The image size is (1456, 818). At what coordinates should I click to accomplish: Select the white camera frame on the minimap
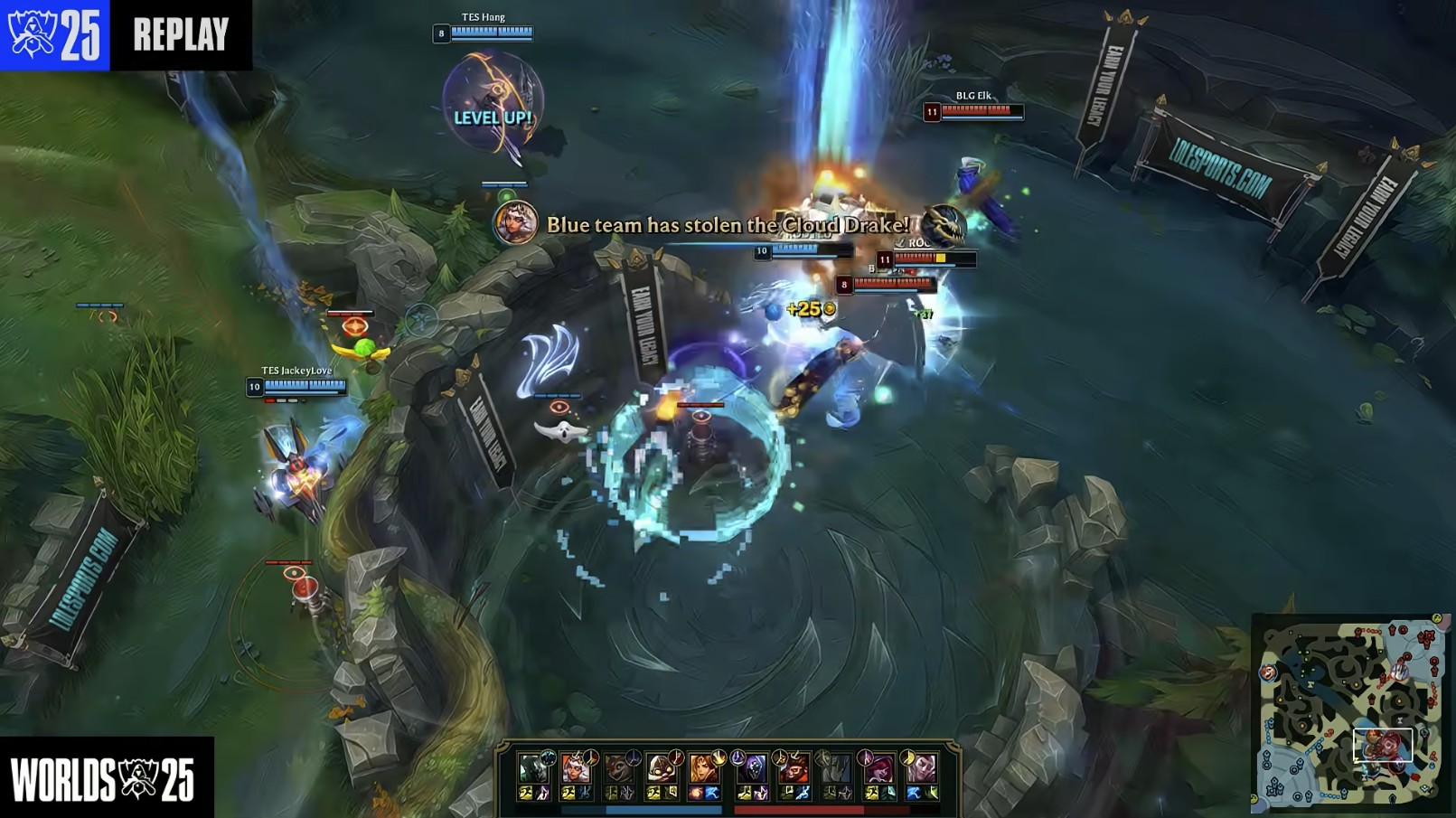pyautogui.click(x=1382, y=745)
